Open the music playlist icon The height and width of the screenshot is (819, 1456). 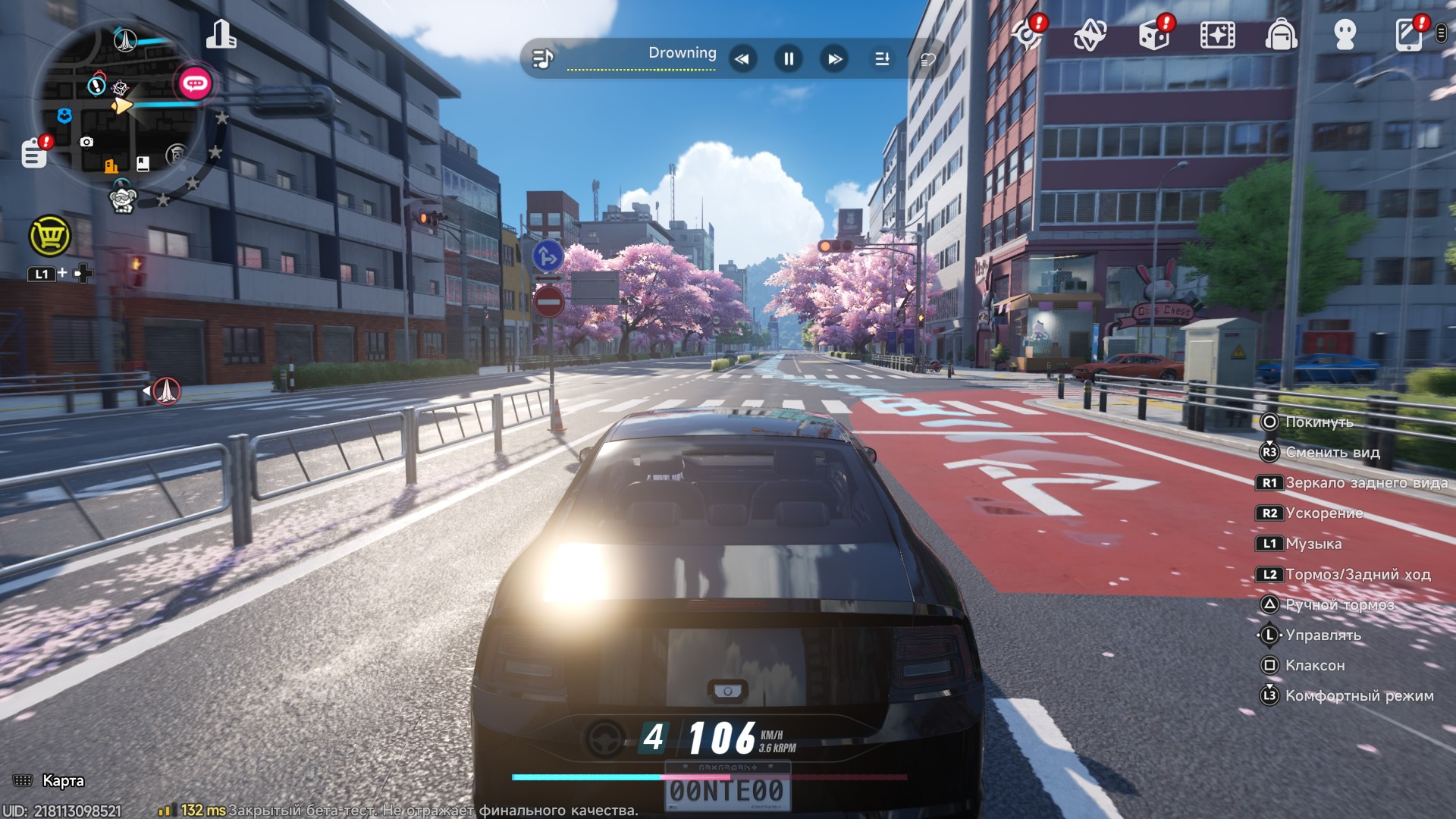[542, 58]
